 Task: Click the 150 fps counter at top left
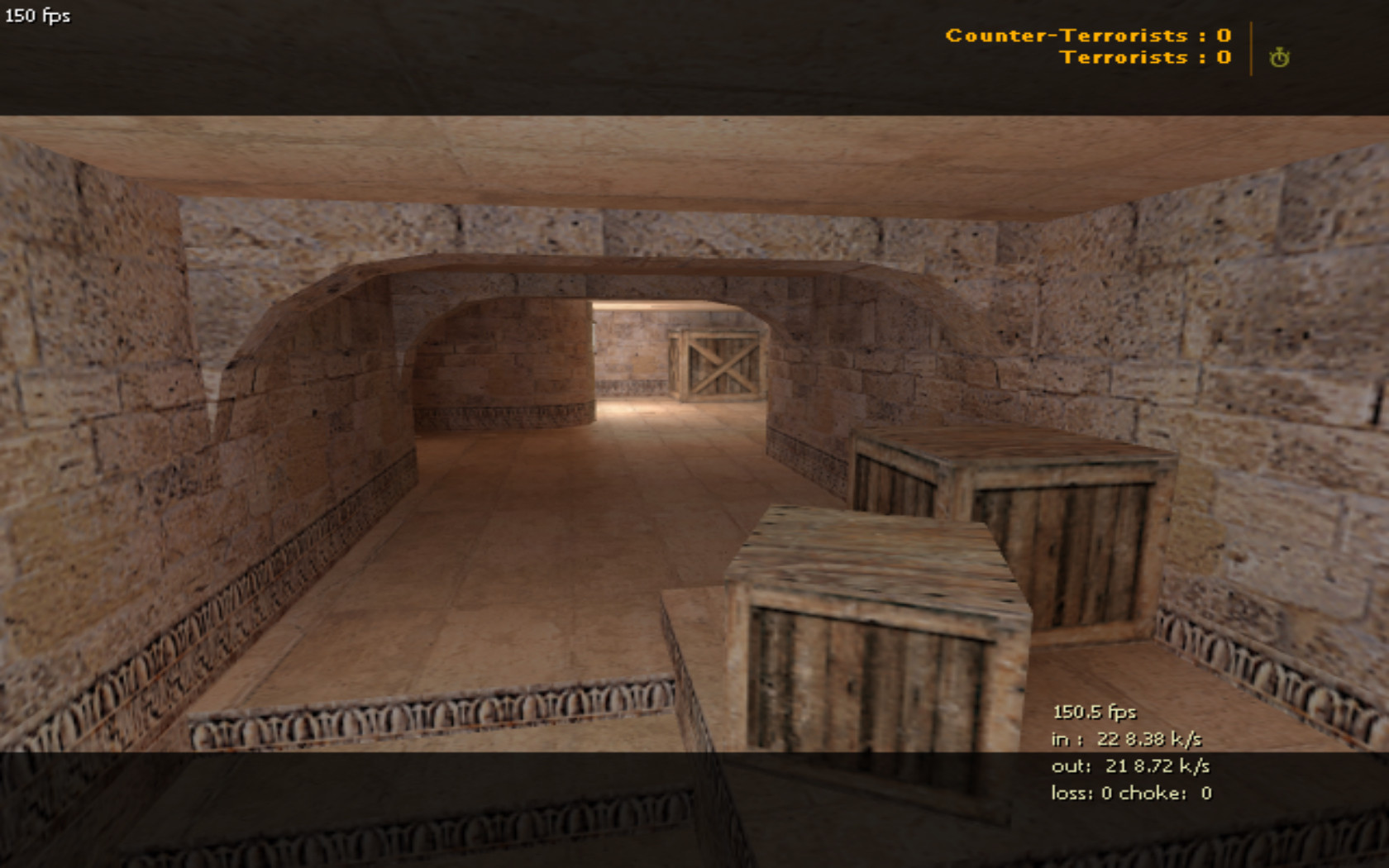36,14
